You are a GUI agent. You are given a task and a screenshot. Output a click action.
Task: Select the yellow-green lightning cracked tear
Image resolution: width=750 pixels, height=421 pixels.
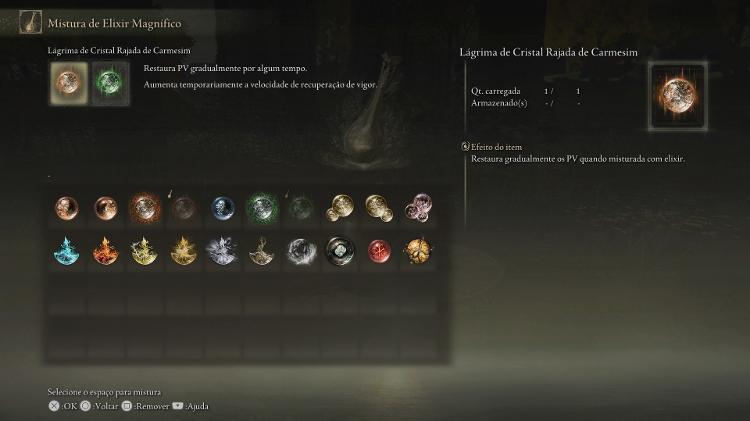pyautogui.click(x=144, y=251)
